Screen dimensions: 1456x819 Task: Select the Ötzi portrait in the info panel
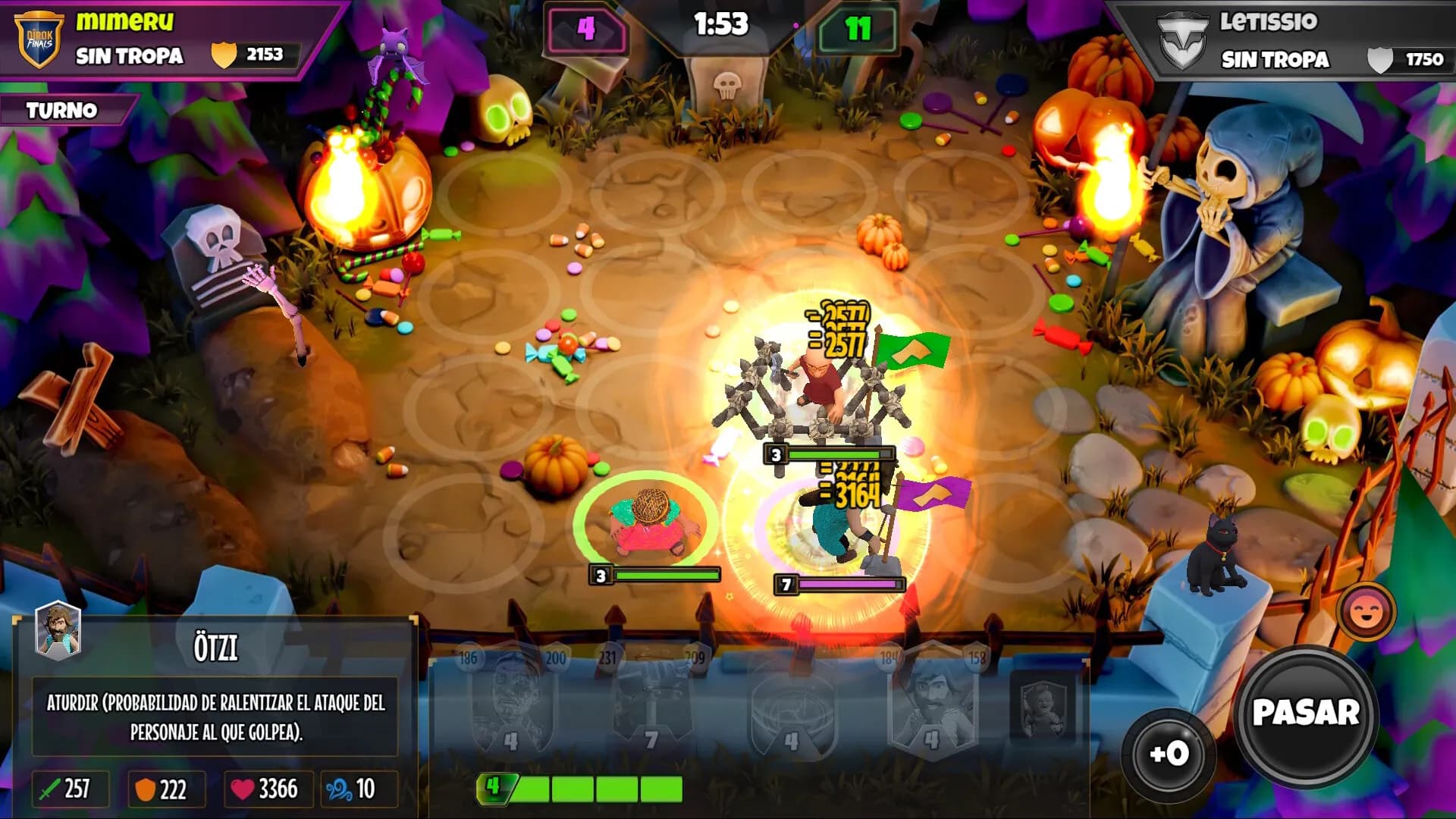click(x=58, y=629)
